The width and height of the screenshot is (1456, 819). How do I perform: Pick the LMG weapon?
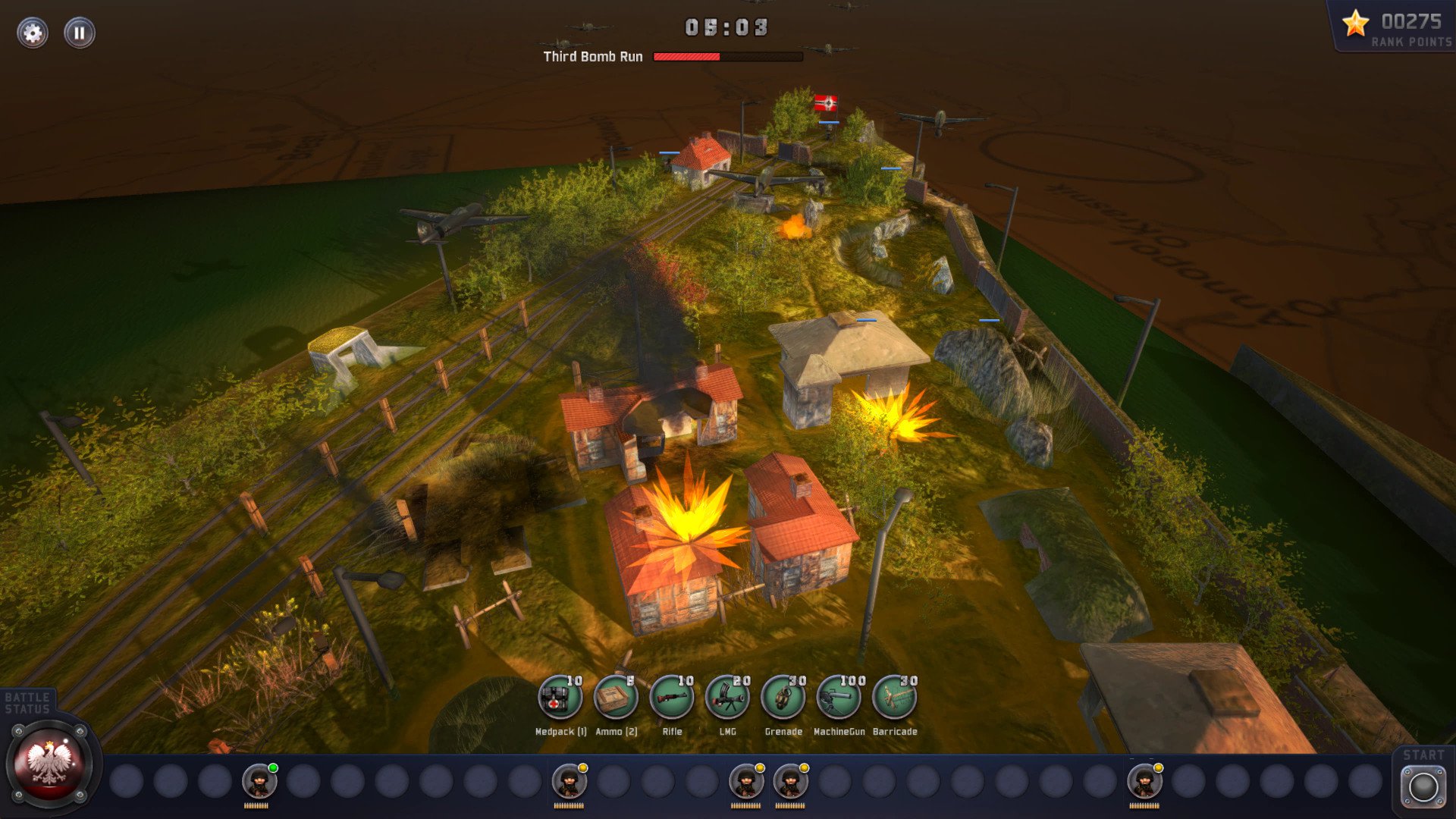click(x=727, y=698)
